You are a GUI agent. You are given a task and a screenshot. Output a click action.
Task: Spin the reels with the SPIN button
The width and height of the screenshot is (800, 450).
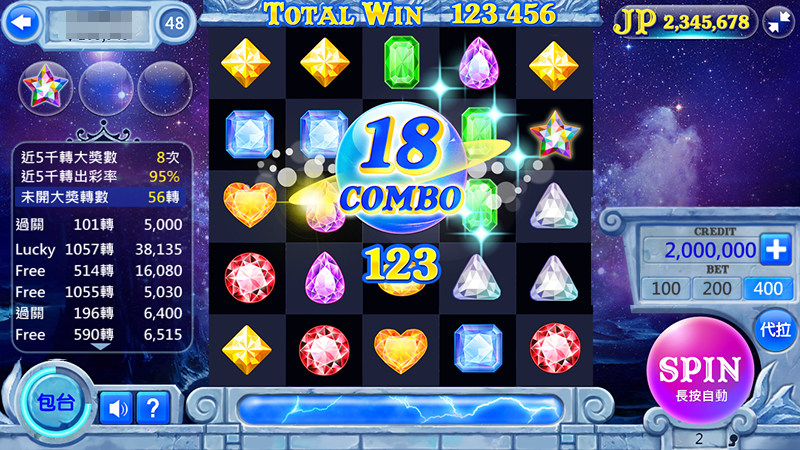click(x=700, y=373)
